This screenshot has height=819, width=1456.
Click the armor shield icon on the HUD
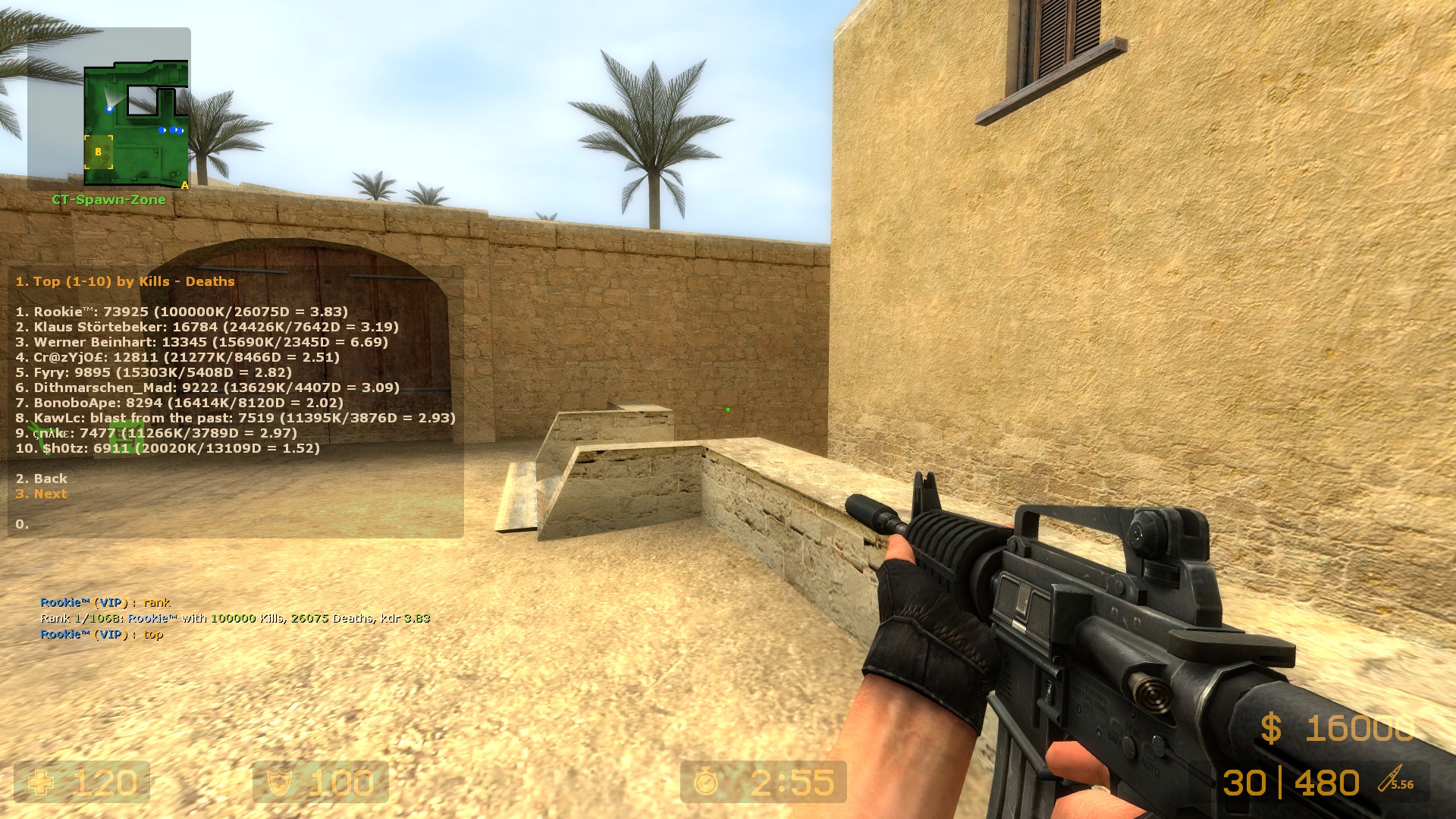tap(278, 783)
